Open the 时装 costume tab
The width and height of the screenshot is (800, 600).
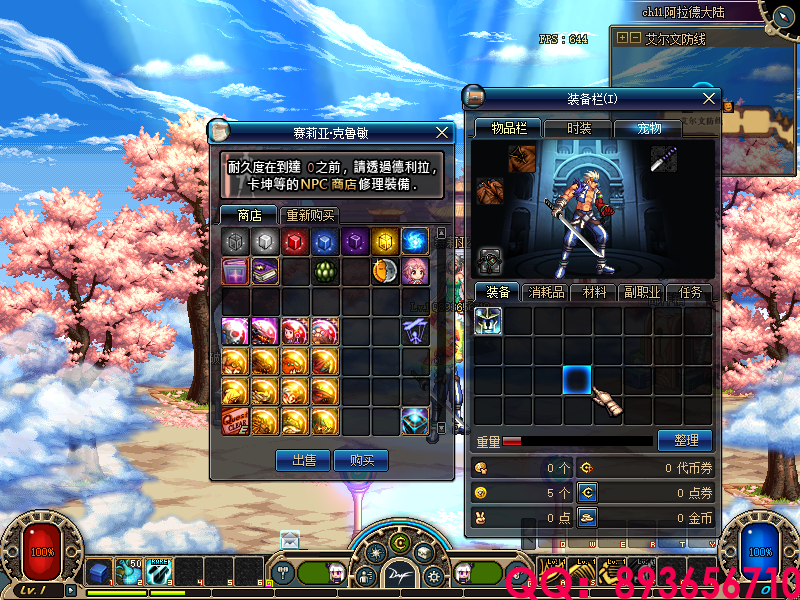pyautogui.click(x=578, y=128)
